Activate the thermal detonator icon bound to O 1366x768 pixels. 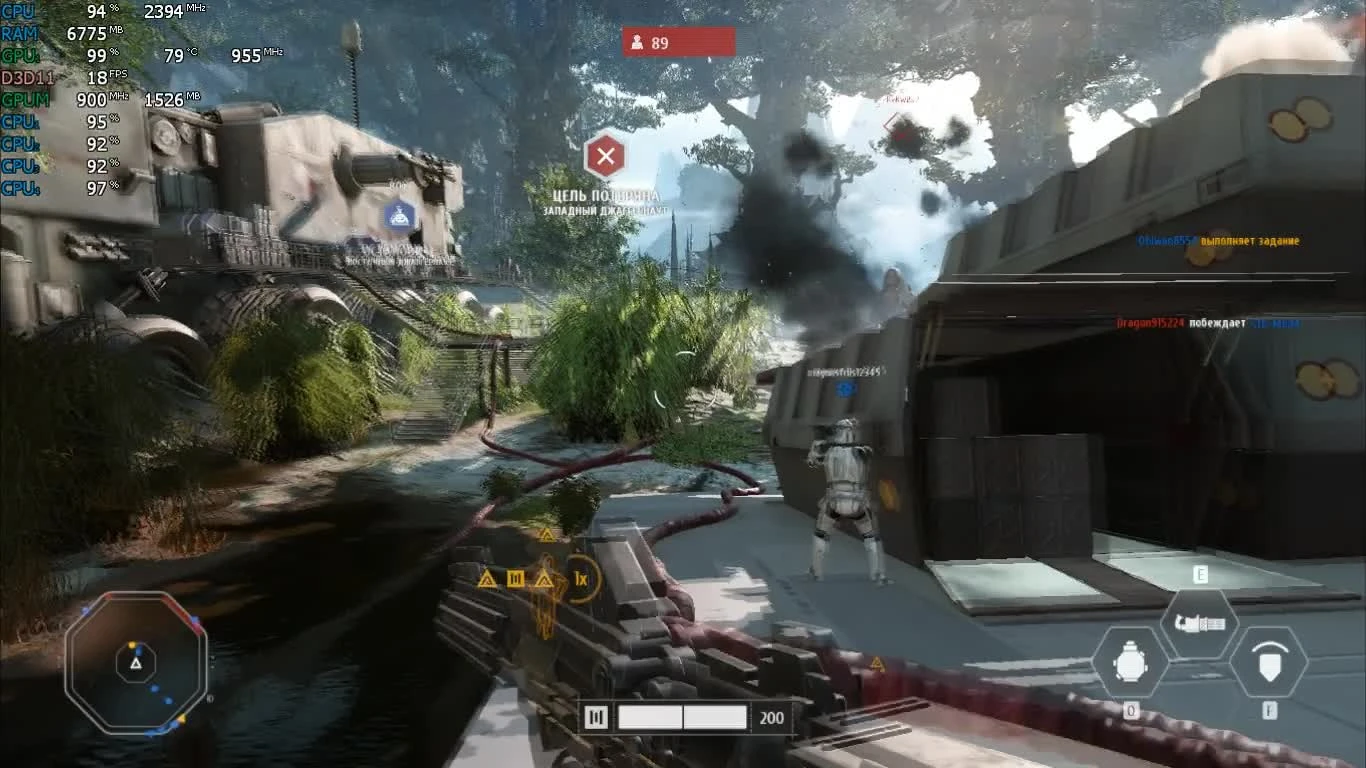(1131, 659)
